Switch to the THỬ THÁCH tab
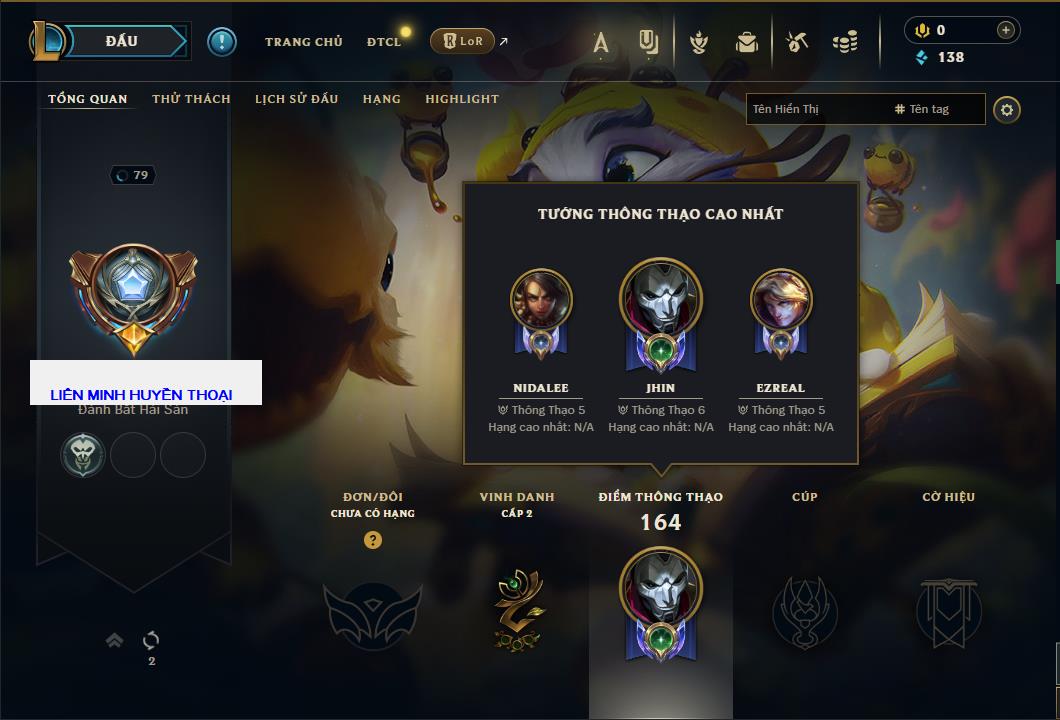The height and width of the screenshot is (720, 1060). pos(191,99)
